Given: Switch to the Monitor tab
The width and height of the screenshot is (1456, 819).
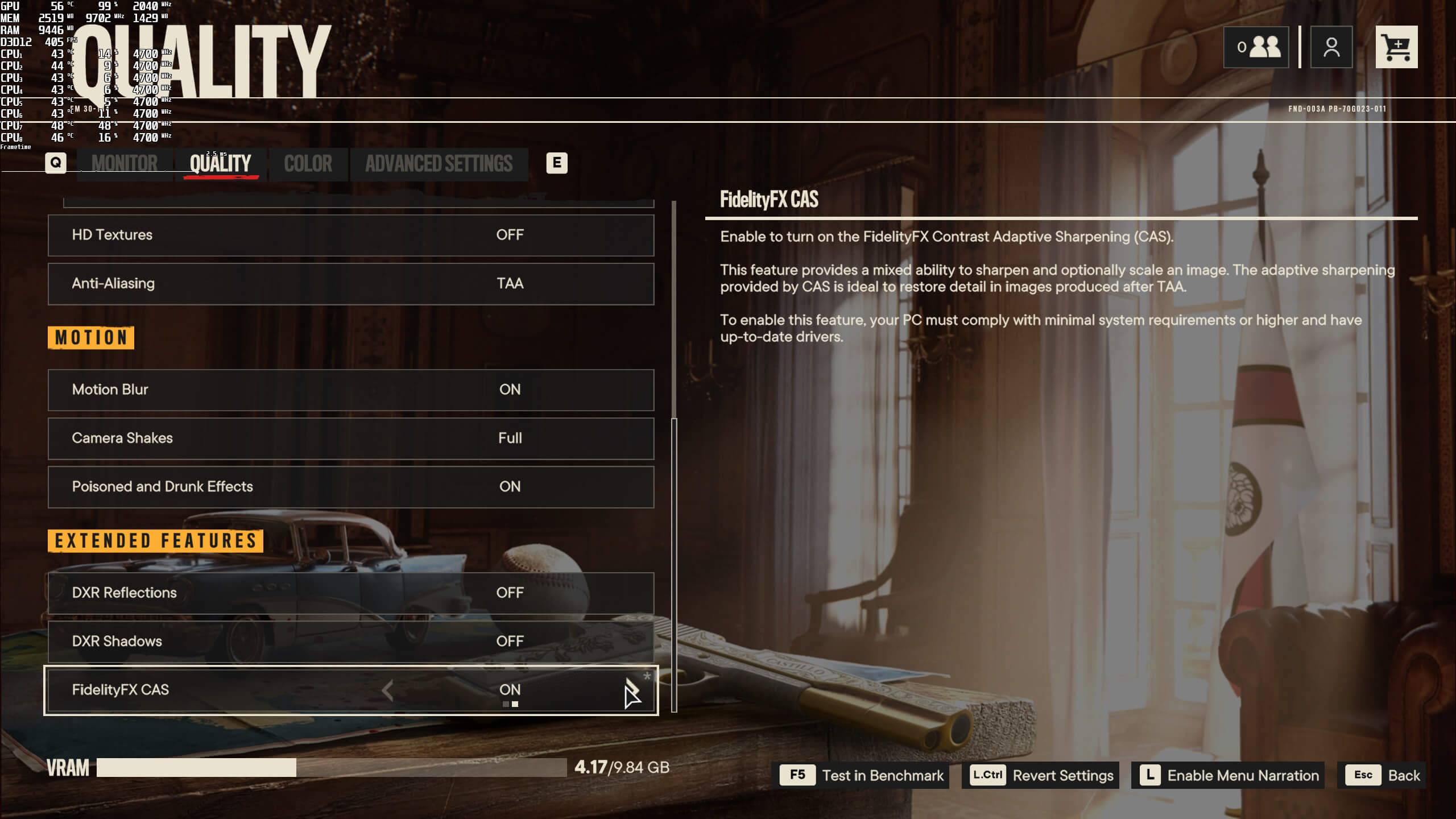Looking at the screenshot, I should (124, 164).
